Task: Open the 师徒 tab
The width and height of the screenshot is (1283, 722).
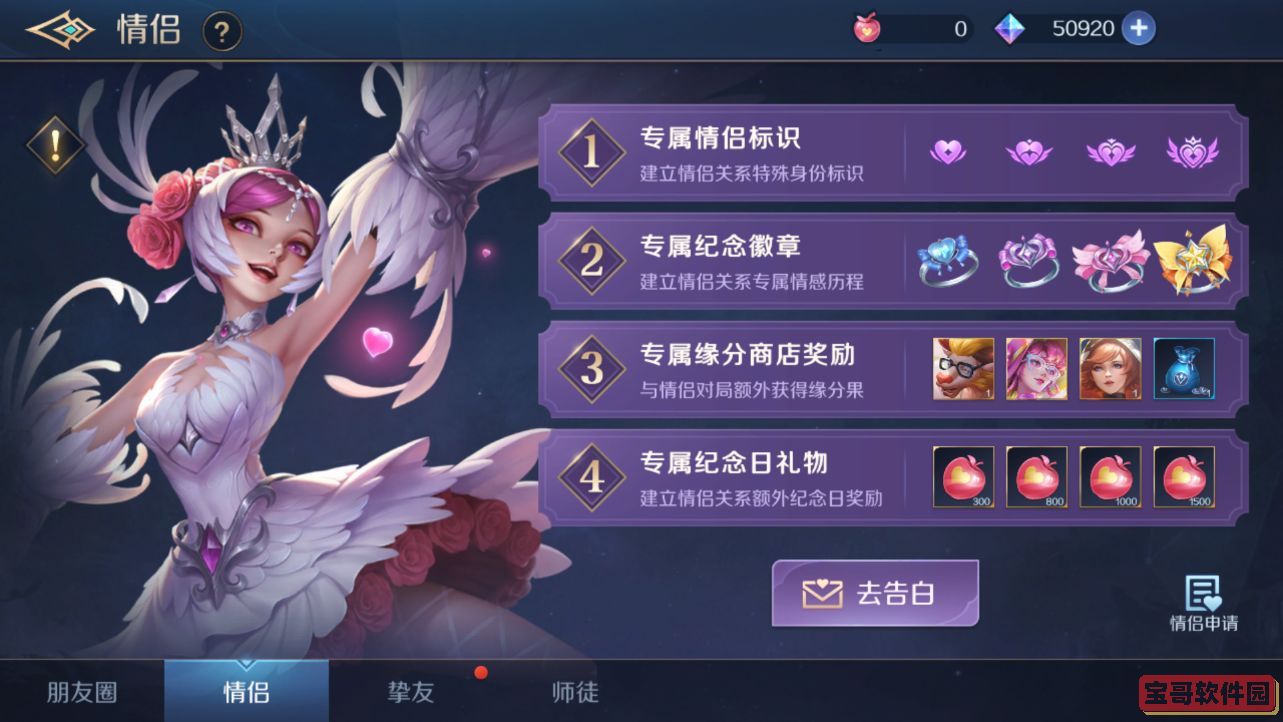Action: [573, 691]
